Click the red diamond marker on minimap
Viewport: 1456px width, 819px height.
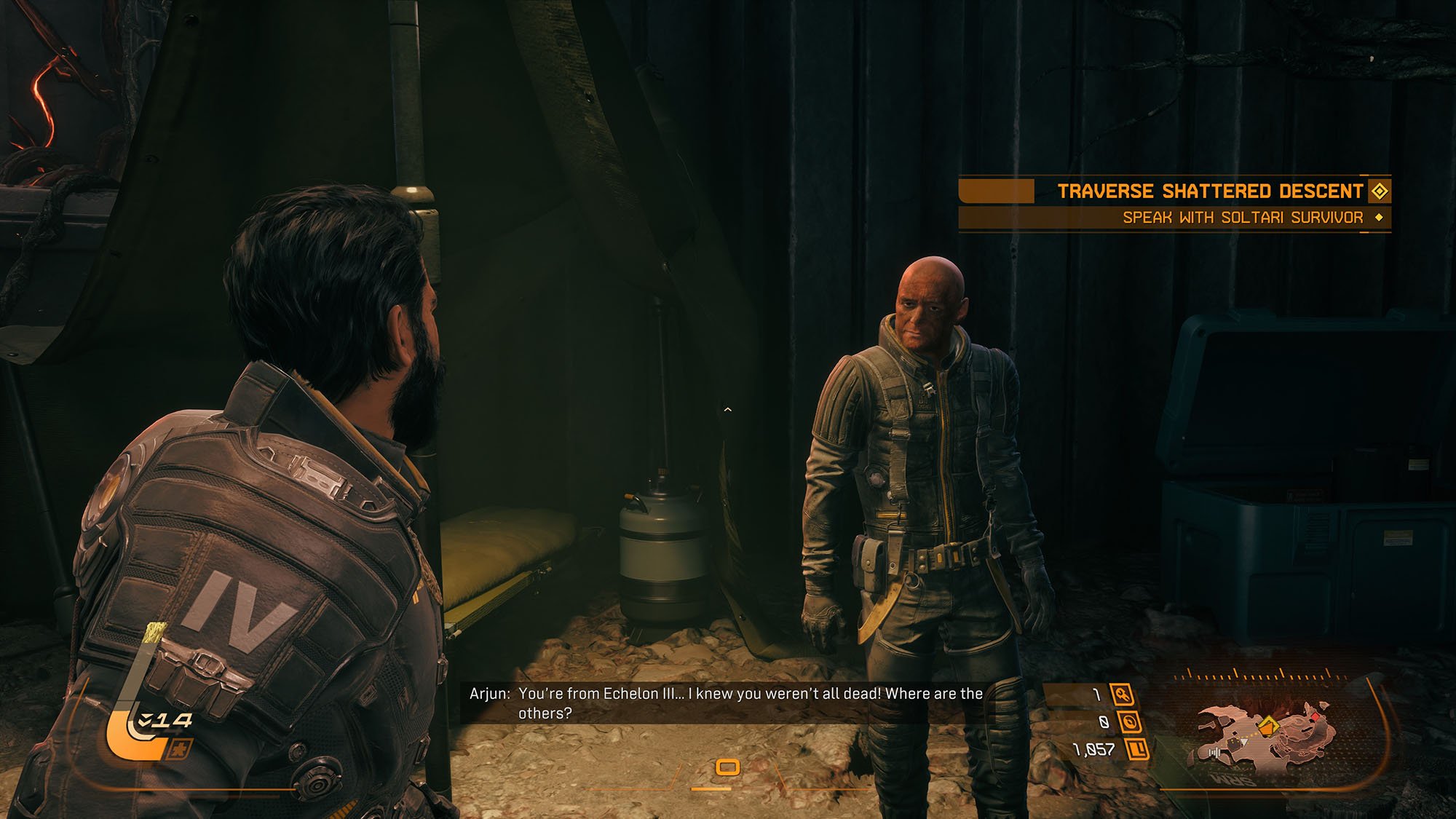pyautogui.click(x=1315, y=717)
